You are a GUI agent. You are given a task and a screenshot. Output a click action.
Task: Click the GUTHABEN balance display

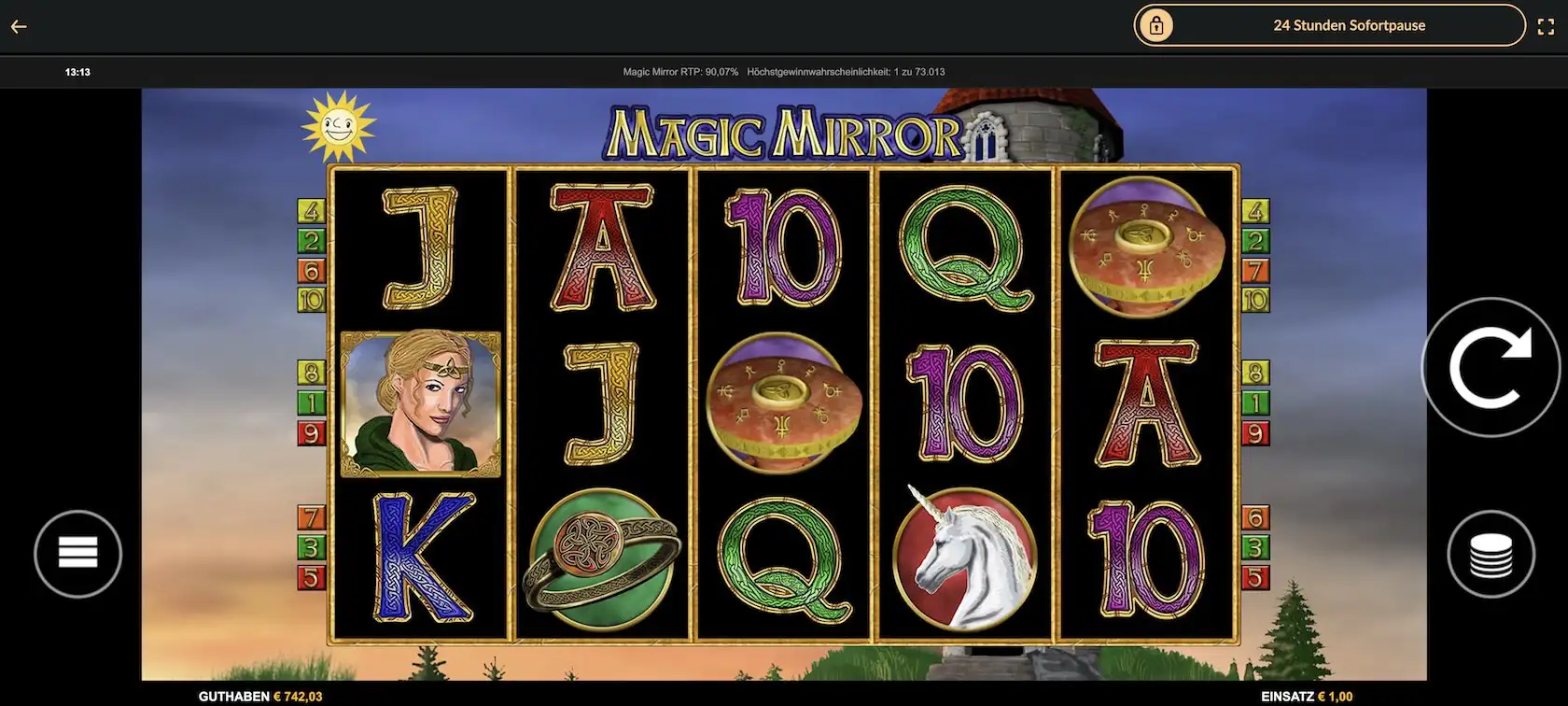coord(259,696)
